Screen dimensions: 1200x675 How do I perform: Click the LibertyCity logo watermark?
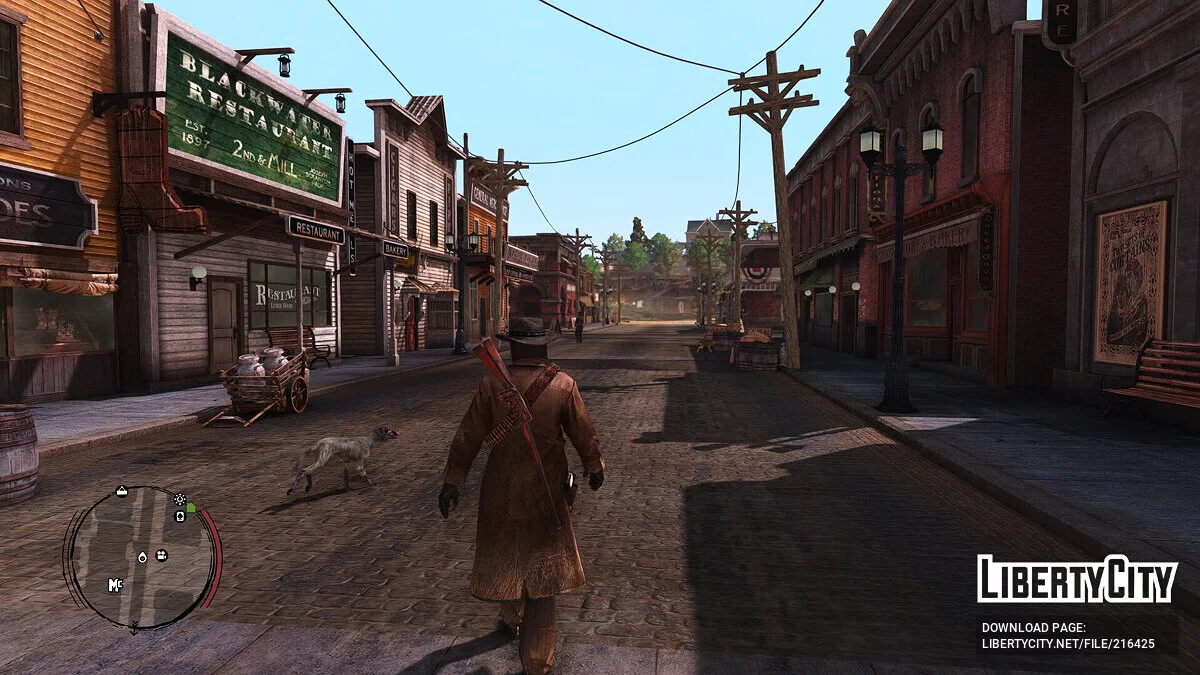tap(1076, 579)
